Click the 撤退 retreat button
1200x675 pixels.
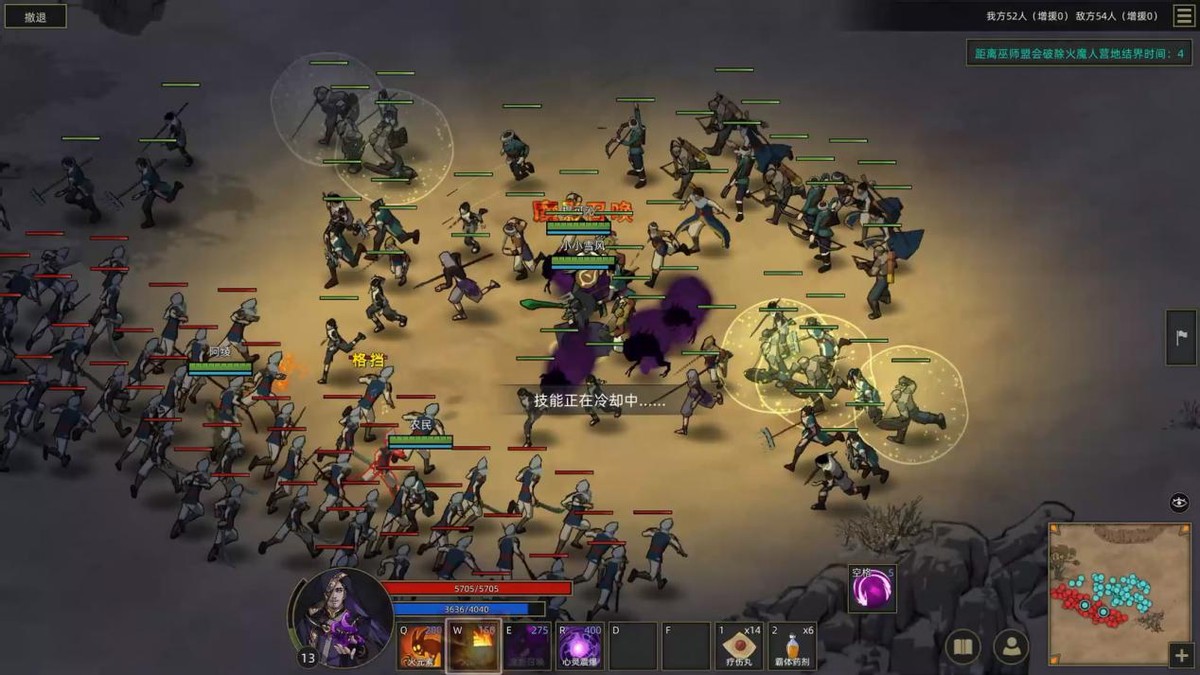tap(35, 16)
